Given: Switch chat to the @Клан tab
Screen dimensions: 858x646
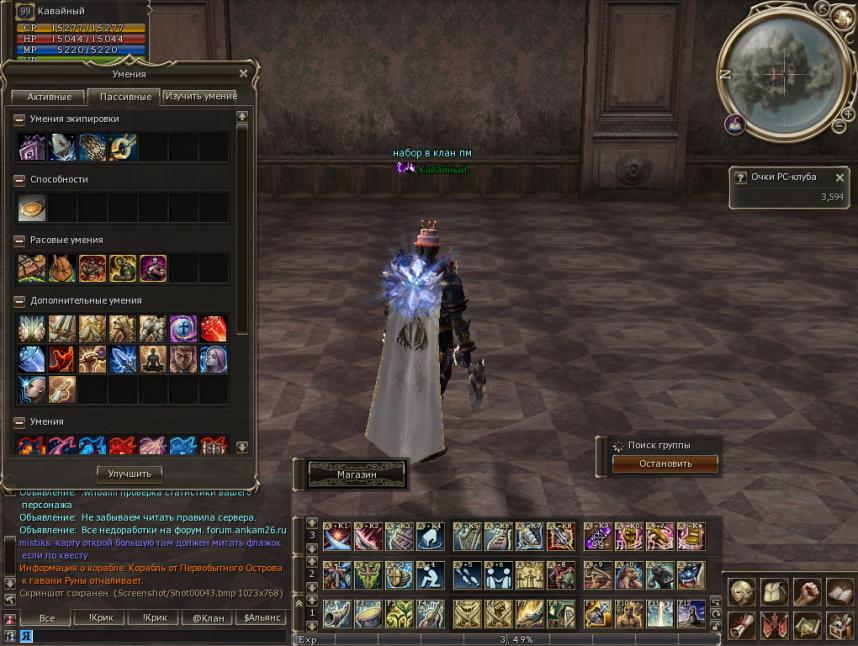Looking at the screenshot, I should coord(209,619).
